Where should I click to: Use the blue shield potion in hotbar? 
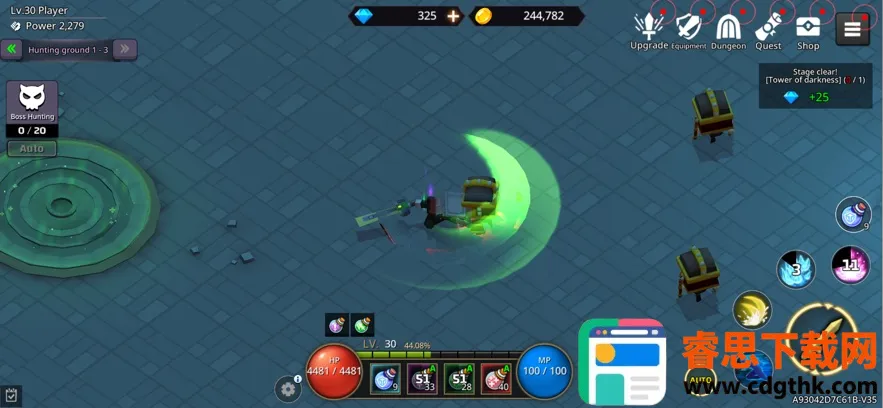tap(385, 378)
